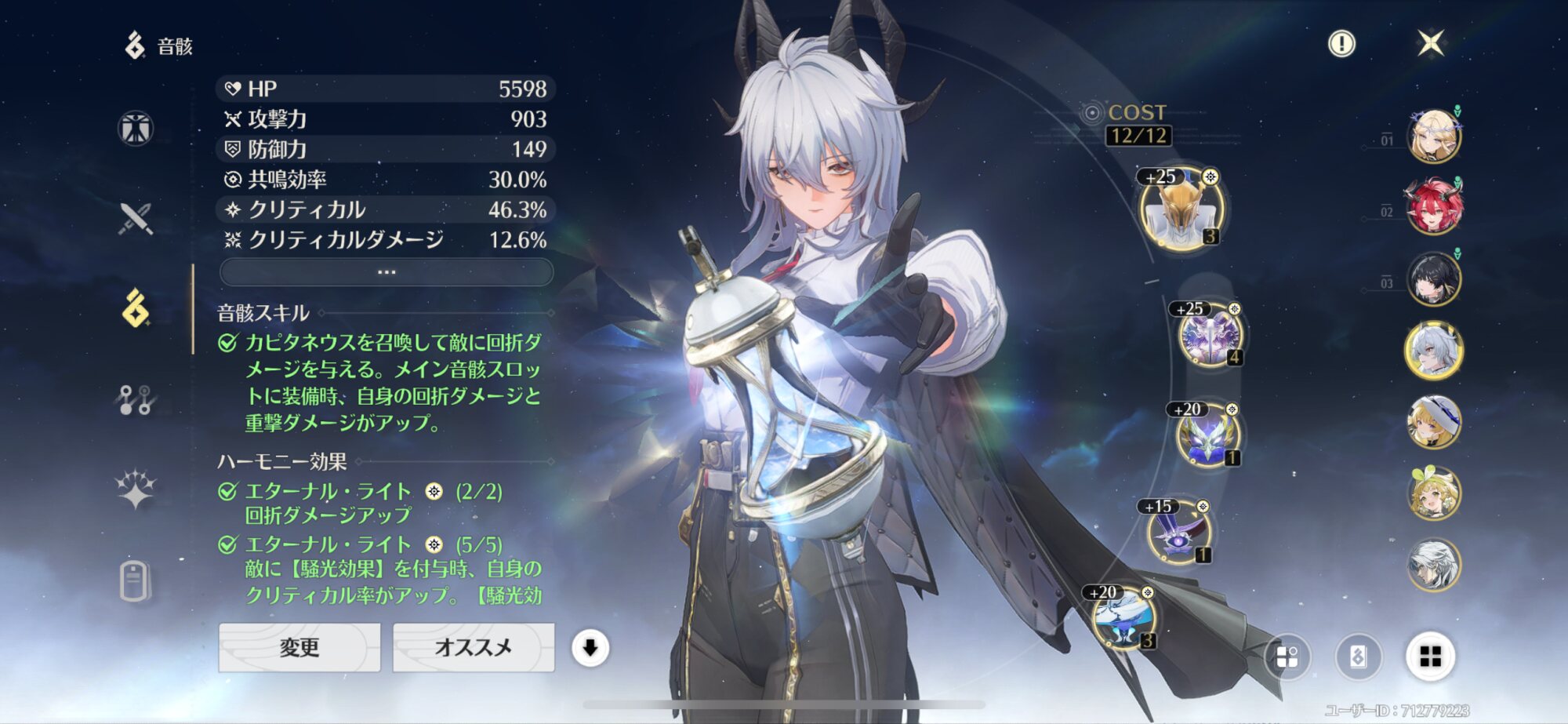The image size is (1568, 724).
Task: Select the black-haired character portrait at slot 03
Action: click(x=1434, y=279)
